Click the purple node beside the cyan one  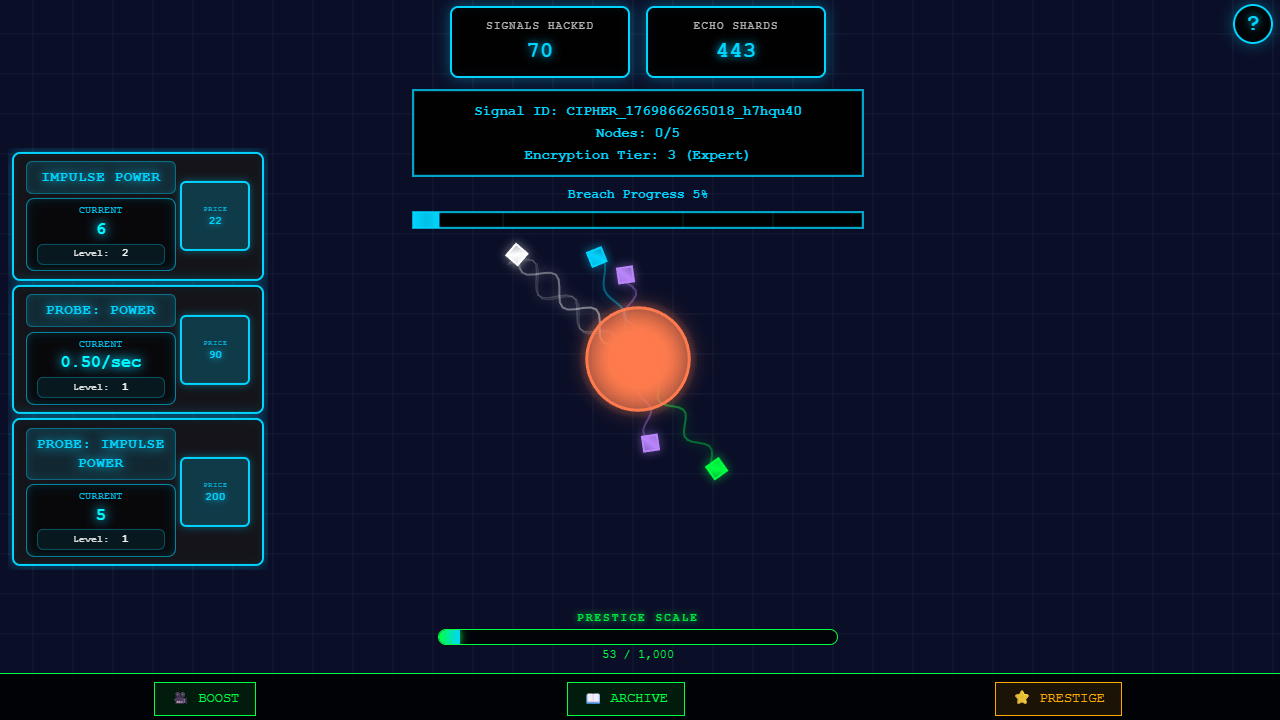[626, 272]
